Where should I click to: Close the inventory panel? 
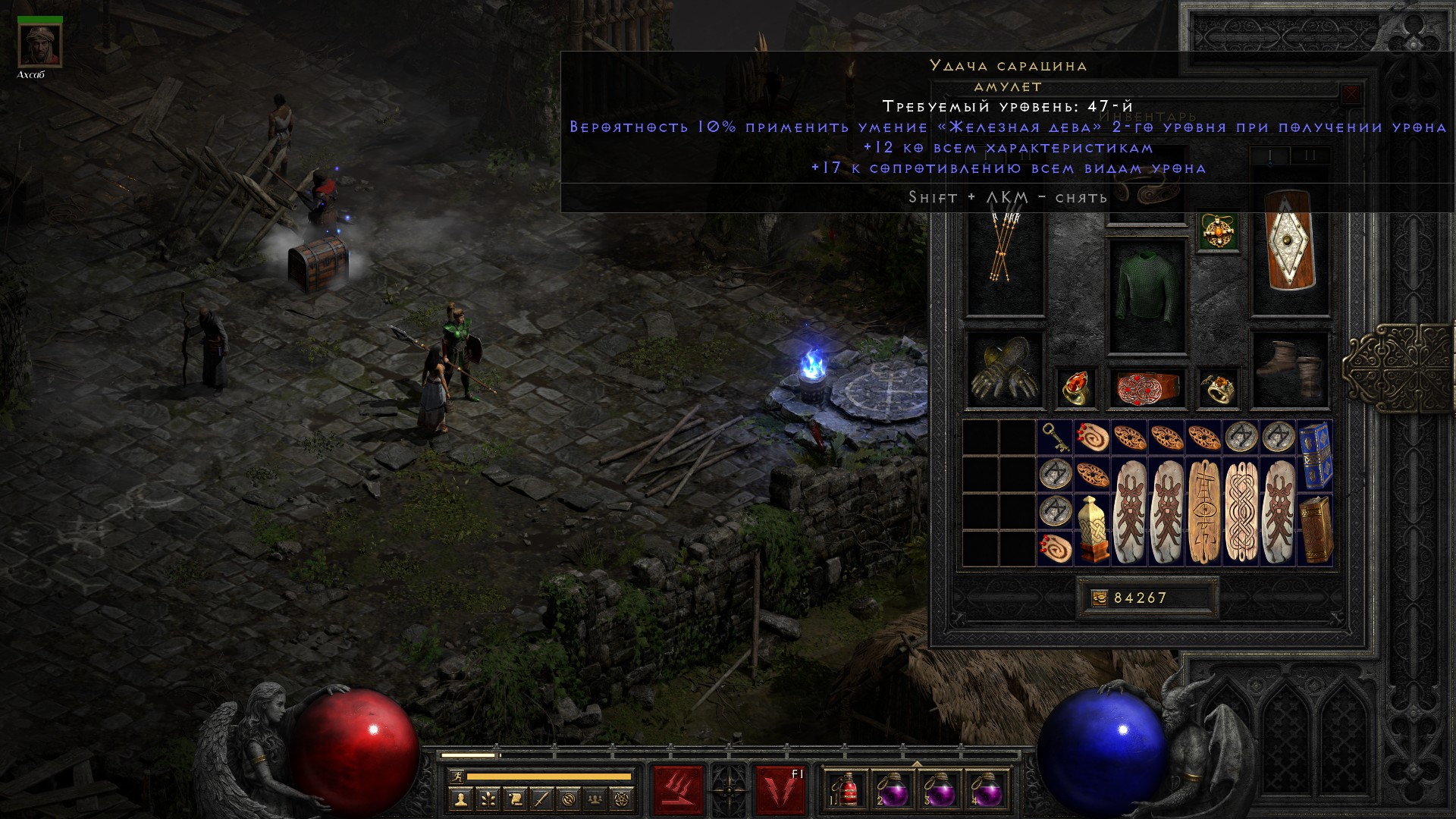[x=1351, y=96]
